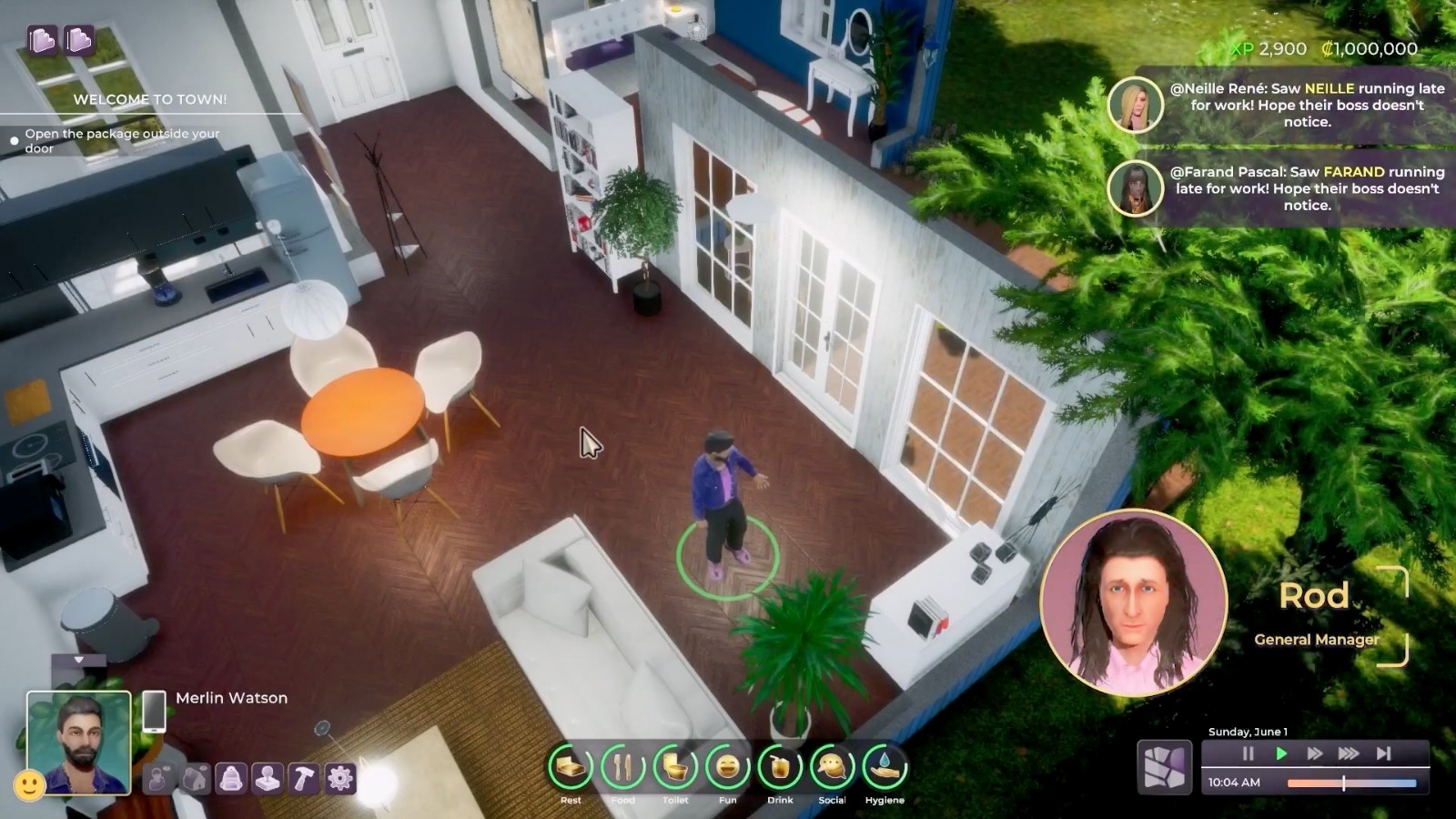The height and width of the screenshot is (819, 1456).
Task: Open the backpack inventory
Action: click(231, 779)
